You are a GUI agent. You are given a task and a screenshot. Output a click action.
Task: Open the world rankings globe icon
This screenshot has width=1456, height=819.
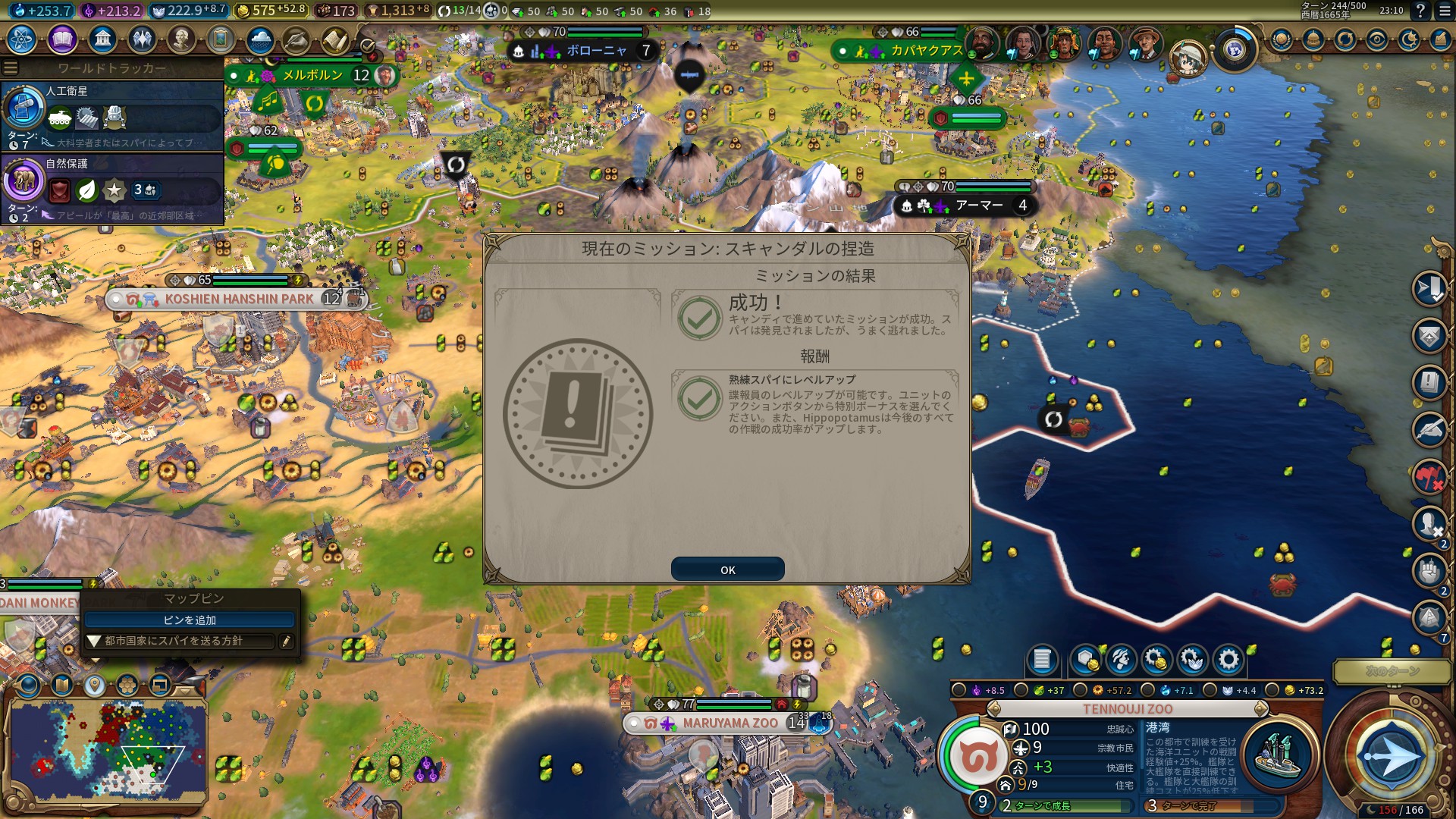click(x=1282, y=39)
